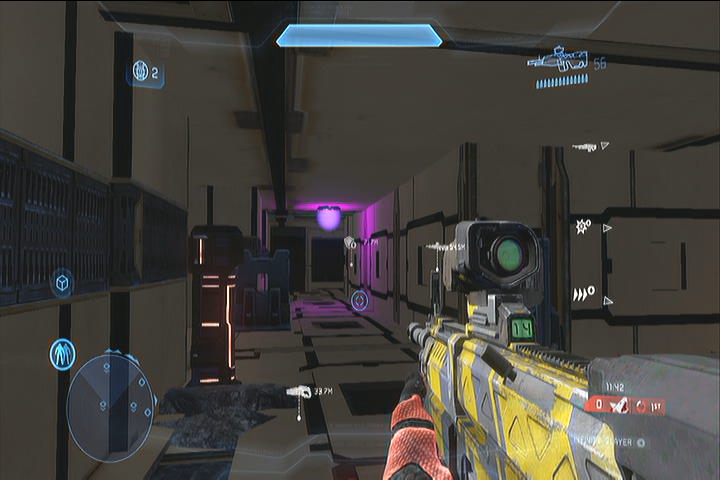Click the red team score panel
This screenshot has width=720, height=480.
tap(625, 405)
